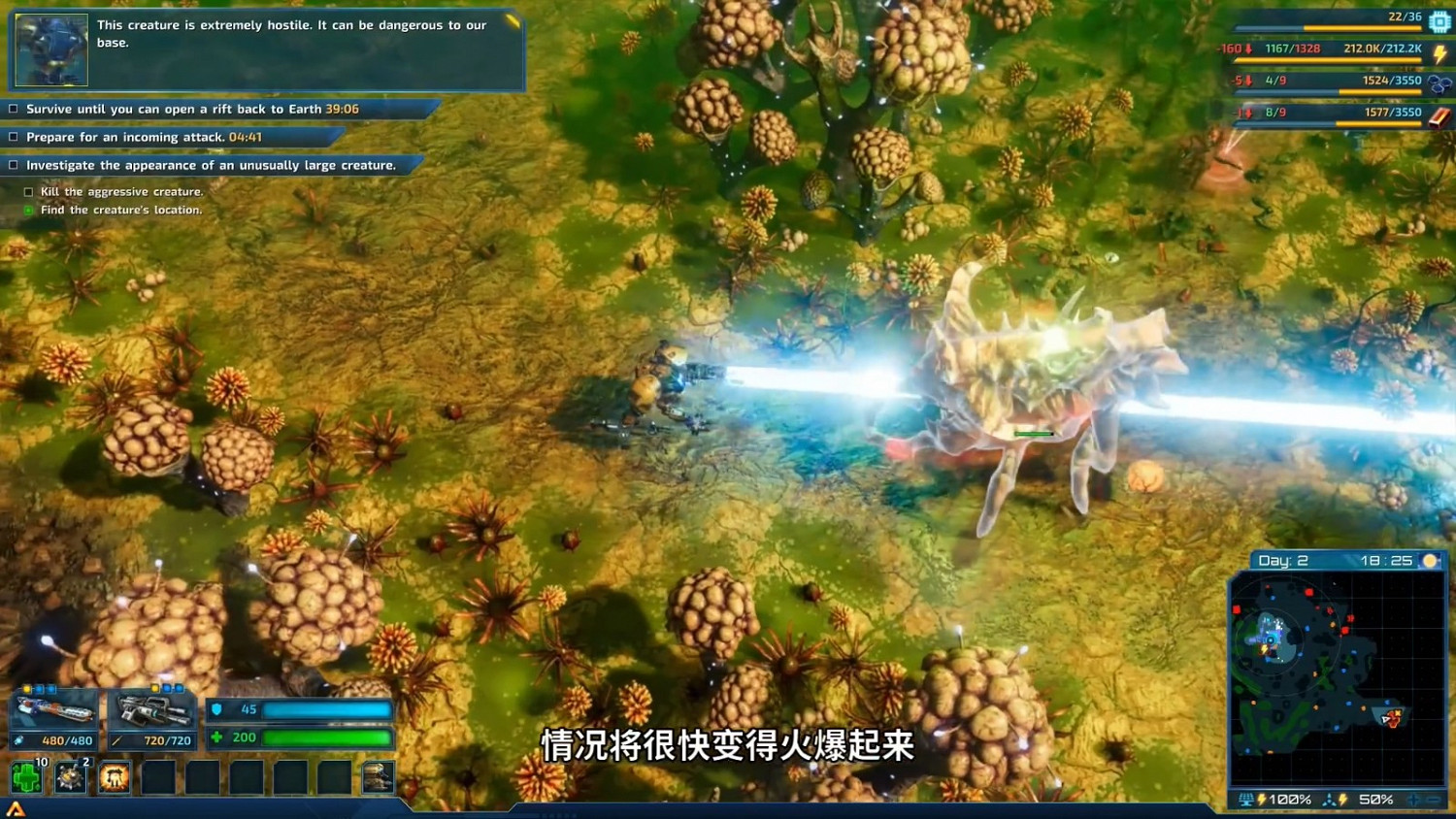Activate the explosive ability in the third slot
Screen dimensions: 1456x819
[114, 778]
